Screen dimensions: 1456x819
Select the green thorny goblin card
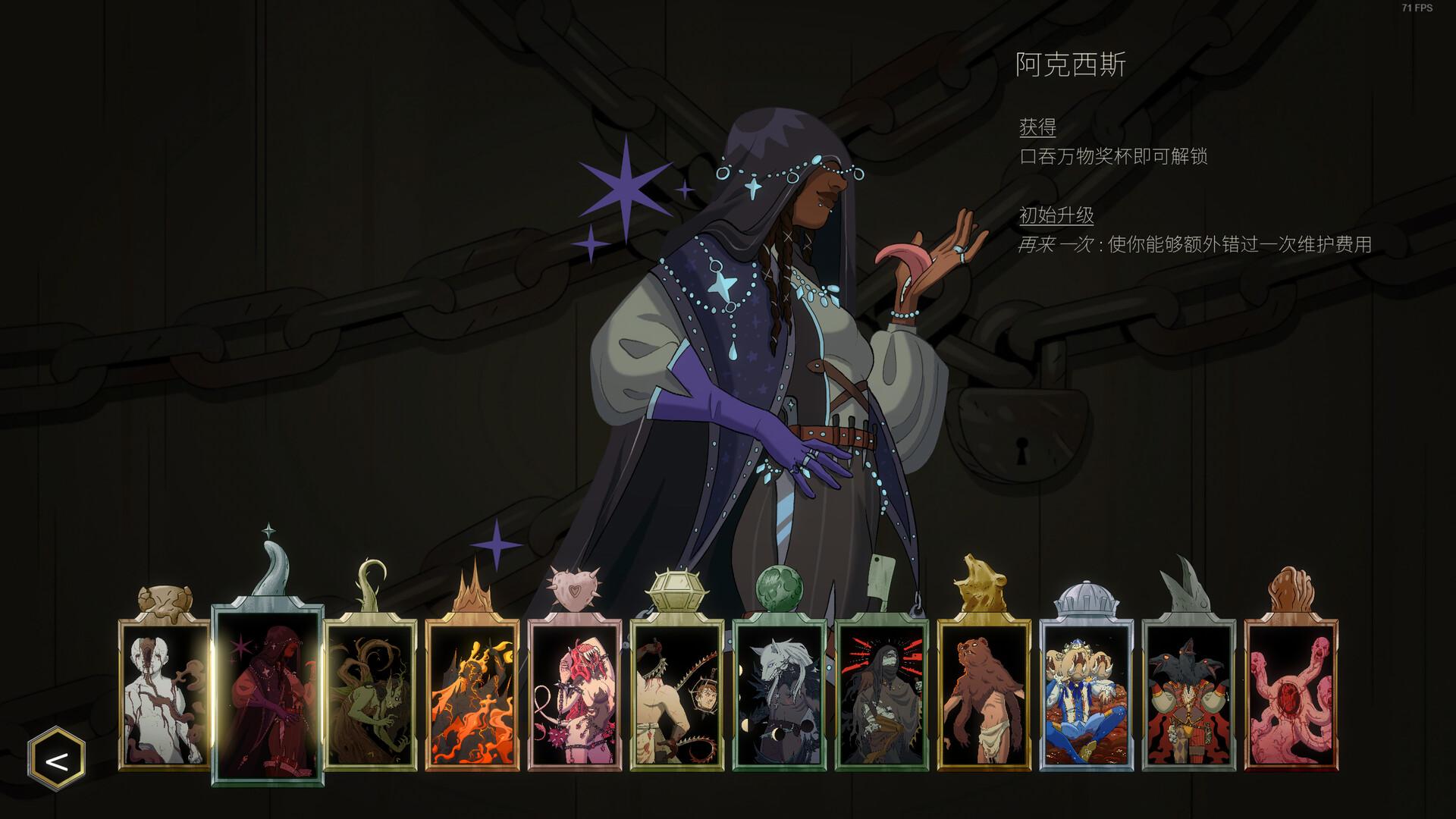click(370, 694)
